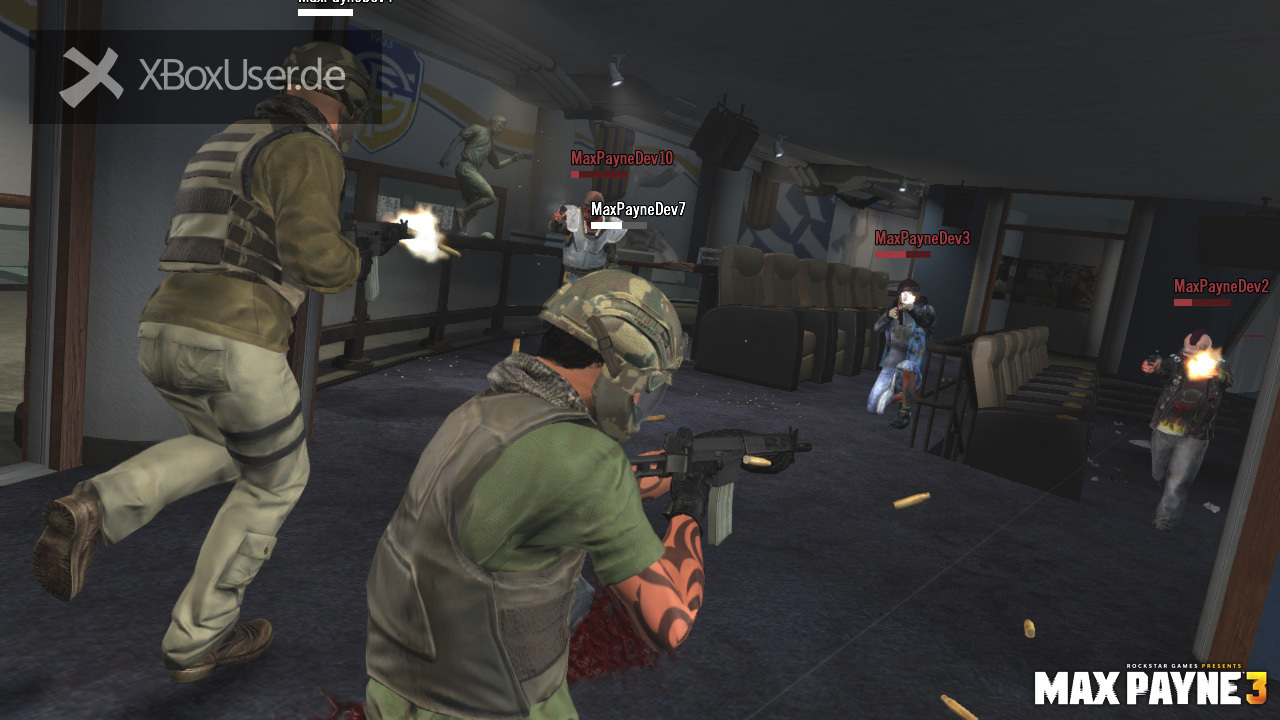Open the XBoxUser.de watermark logo
Image resolution: width=1280 pixels, height=720 pixels.
pyautogui.click(x=205, y=77)
